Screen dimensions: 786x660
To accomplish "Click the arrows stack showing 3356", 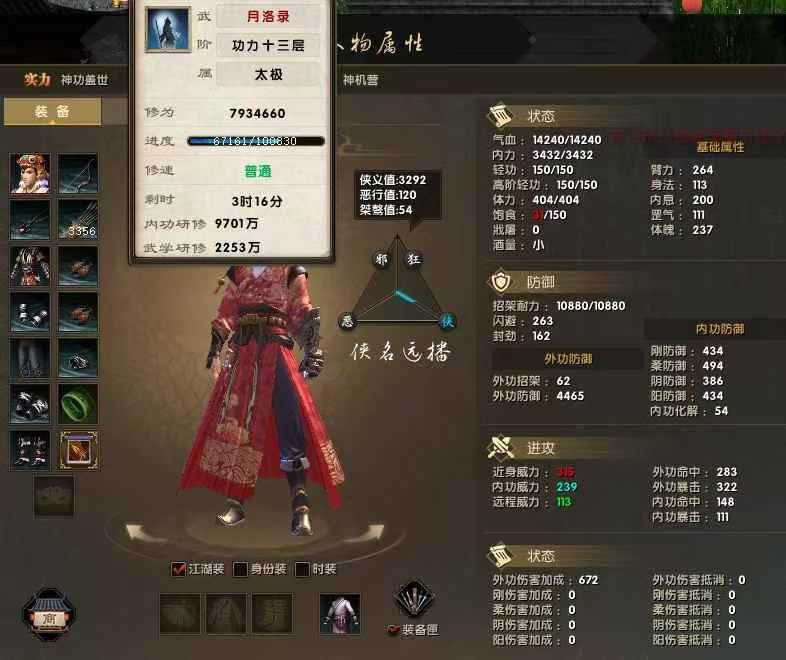I will coord(78,219).
